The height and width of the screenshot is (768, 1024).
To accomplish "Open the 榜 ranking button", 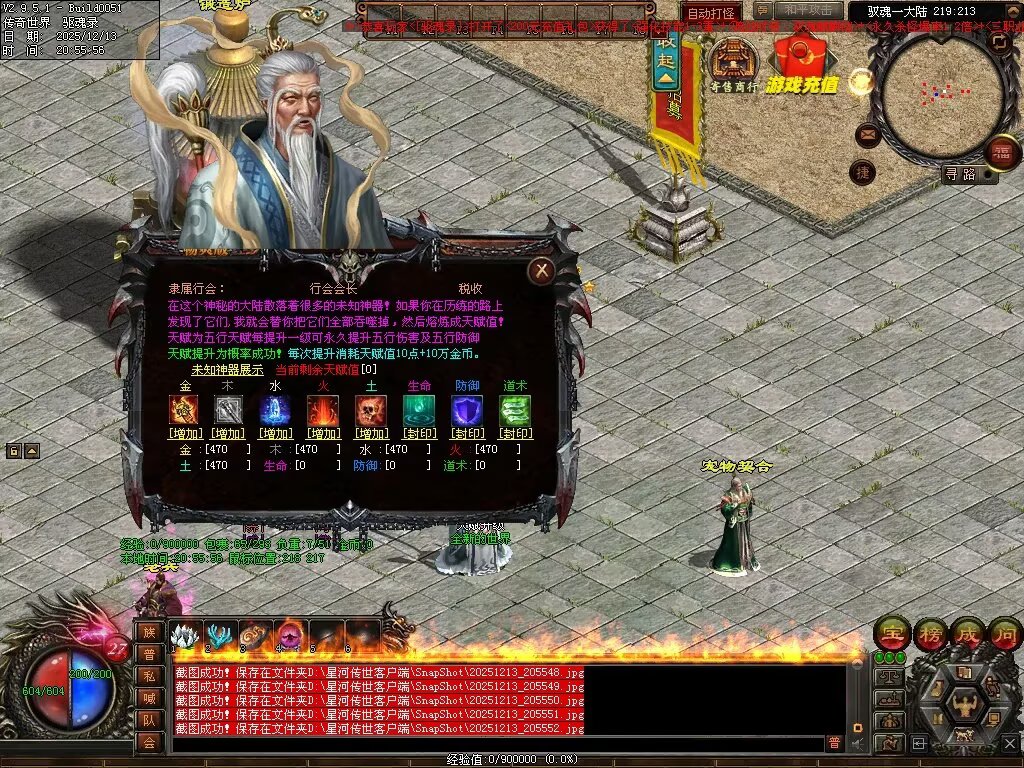I will [930, 632].
